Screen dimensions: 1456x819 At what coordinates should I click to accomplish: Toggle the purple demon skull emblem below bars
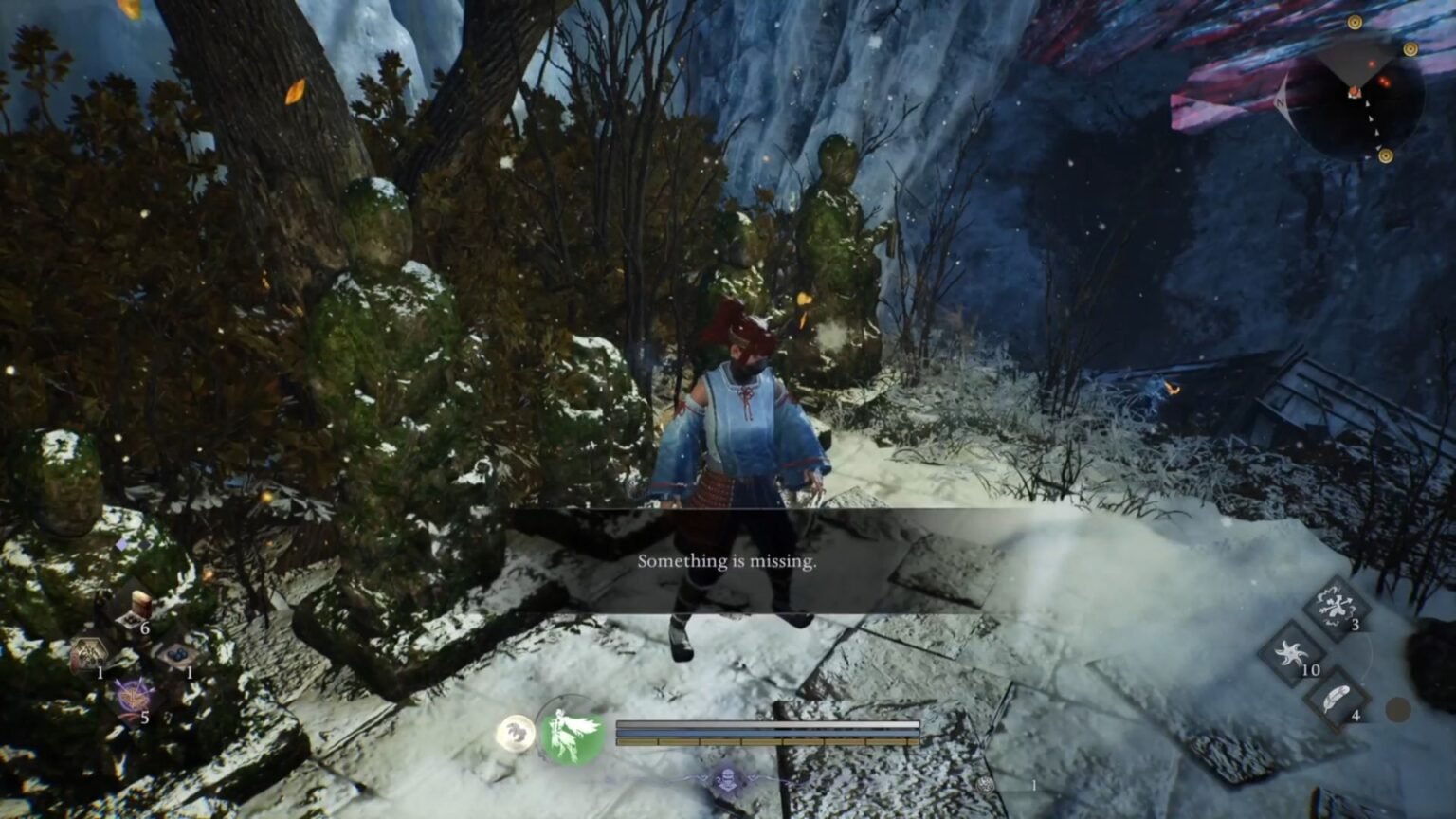(728, 779)
